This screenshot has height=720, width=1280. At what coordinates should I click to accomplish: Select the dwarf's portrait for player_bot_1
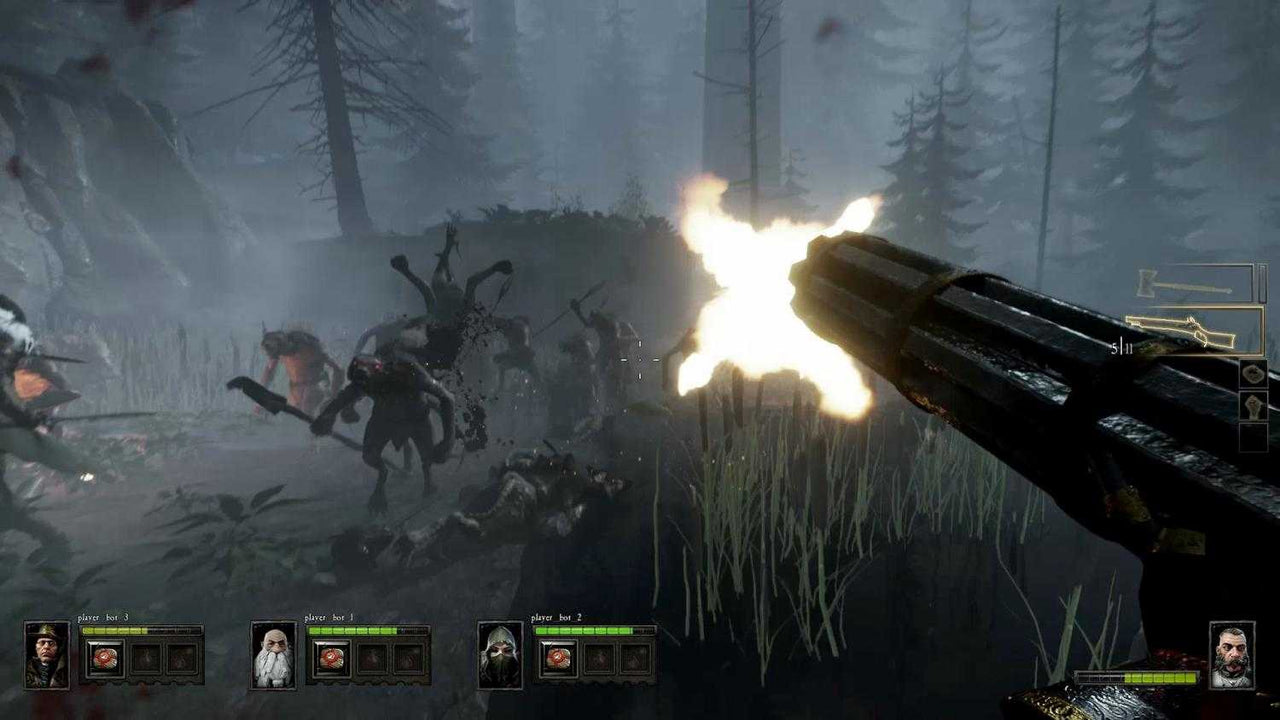tap(274, 657)
